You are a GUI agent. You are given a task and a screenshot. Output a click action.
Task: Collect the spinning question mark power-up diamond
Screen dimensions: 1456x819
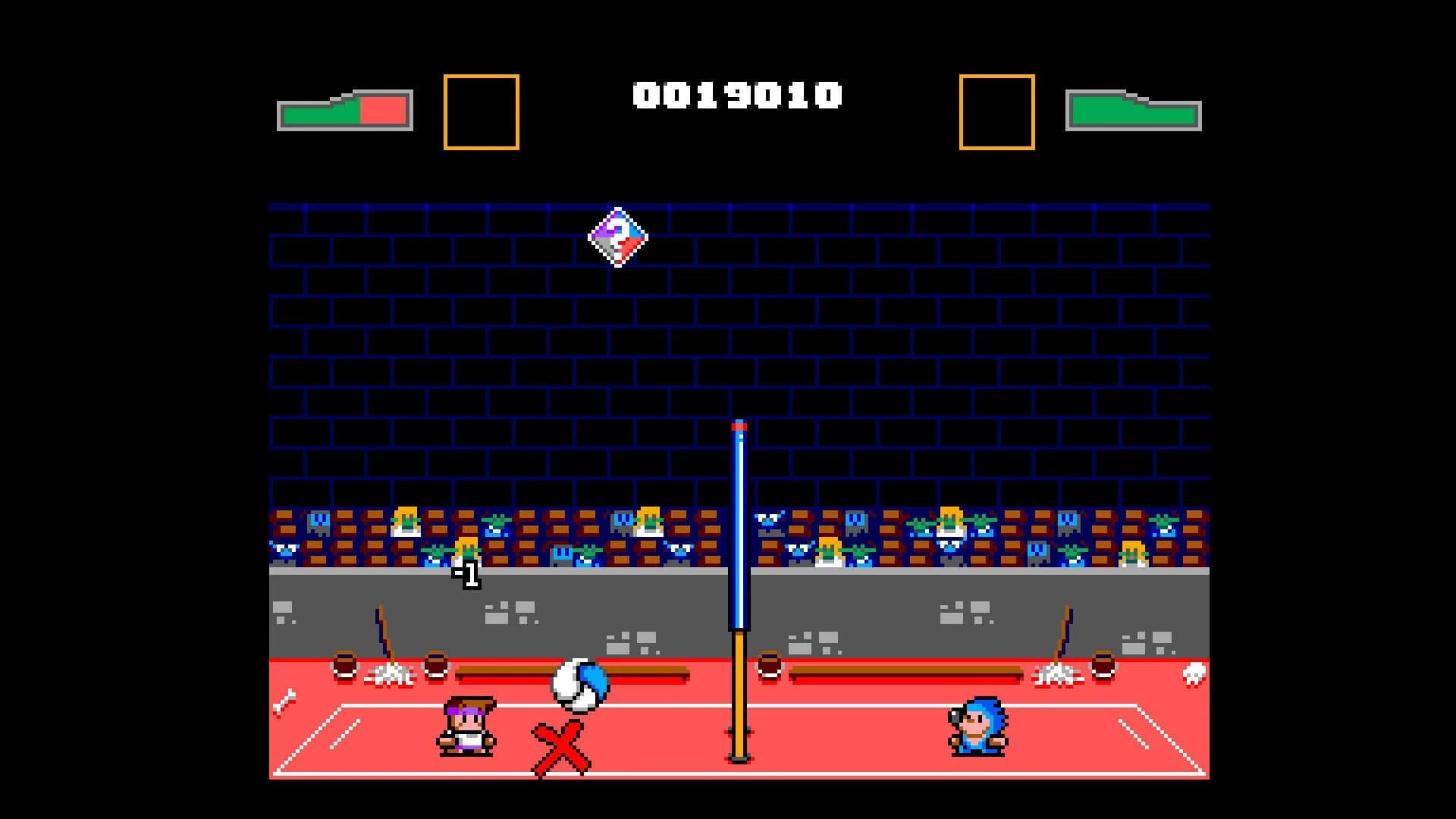tap(616, 239)
